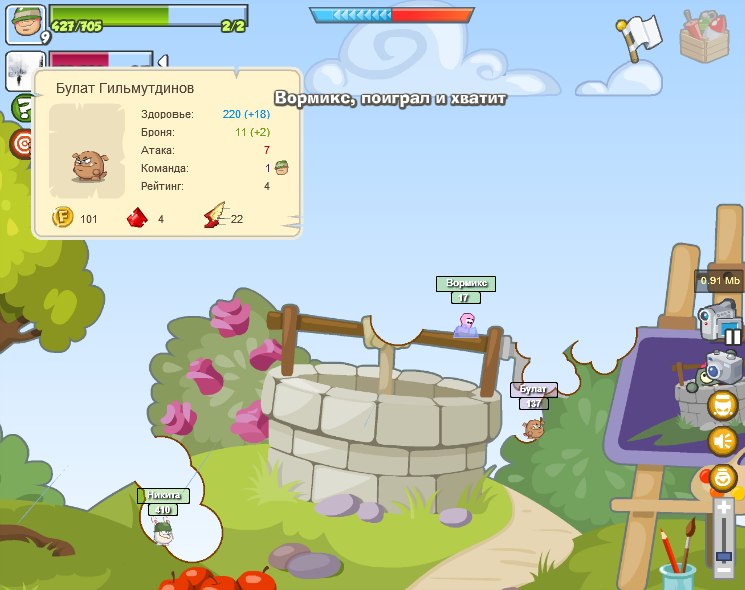Click the orange button below the speaker

[x=723, y=477]
